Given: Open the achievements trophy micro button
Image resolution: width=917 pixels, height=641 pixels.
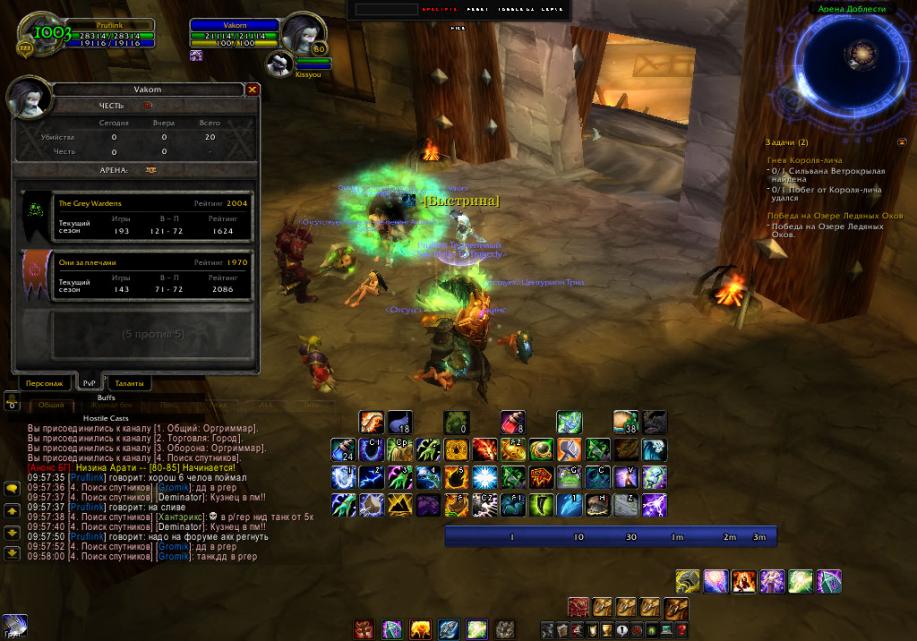Looking at the screenshot, I should pyautogui.click(x=606, y=631).
